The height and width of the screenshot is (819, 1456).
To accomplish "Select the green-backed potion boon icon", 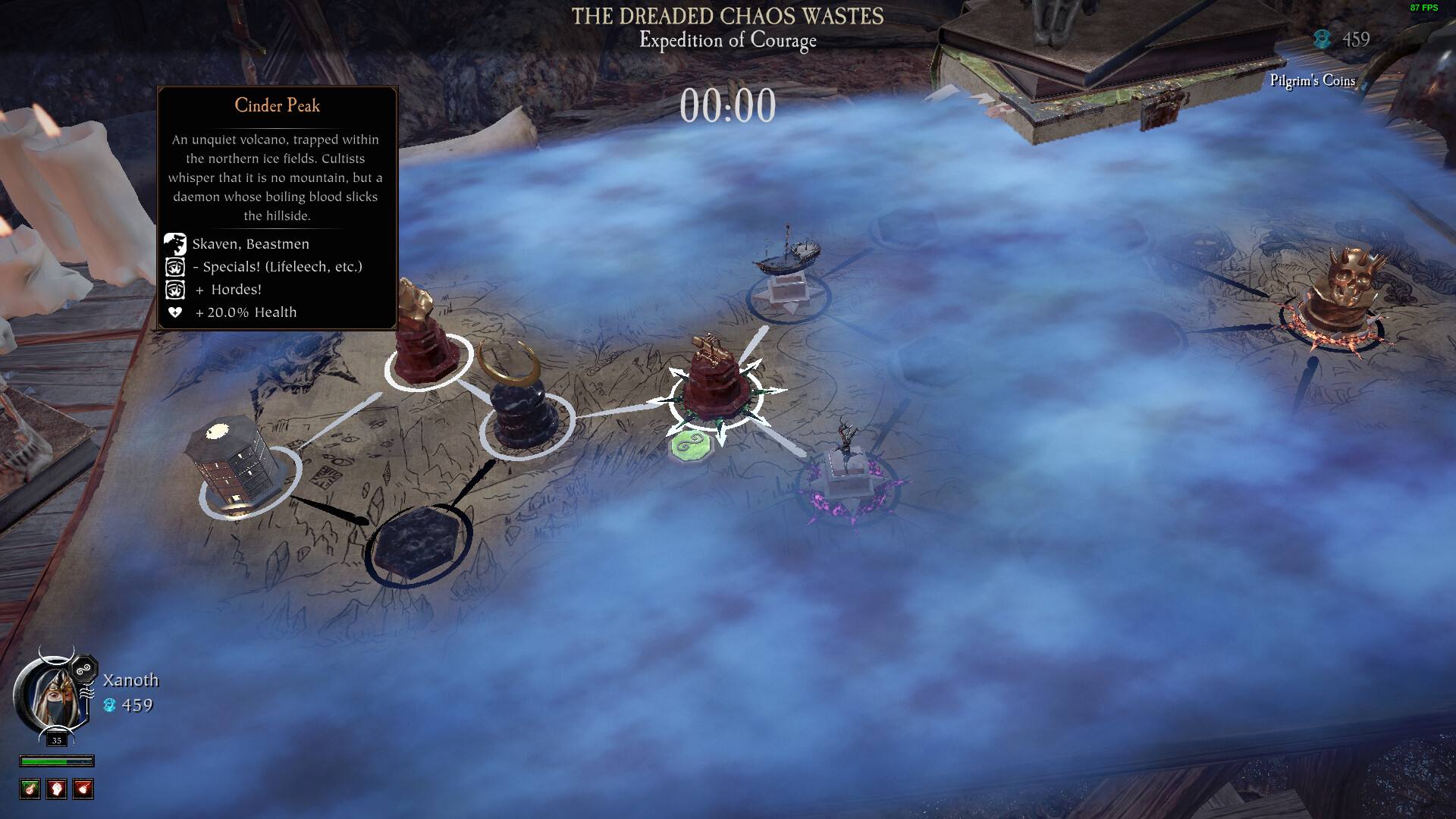I will click(30, 789).
